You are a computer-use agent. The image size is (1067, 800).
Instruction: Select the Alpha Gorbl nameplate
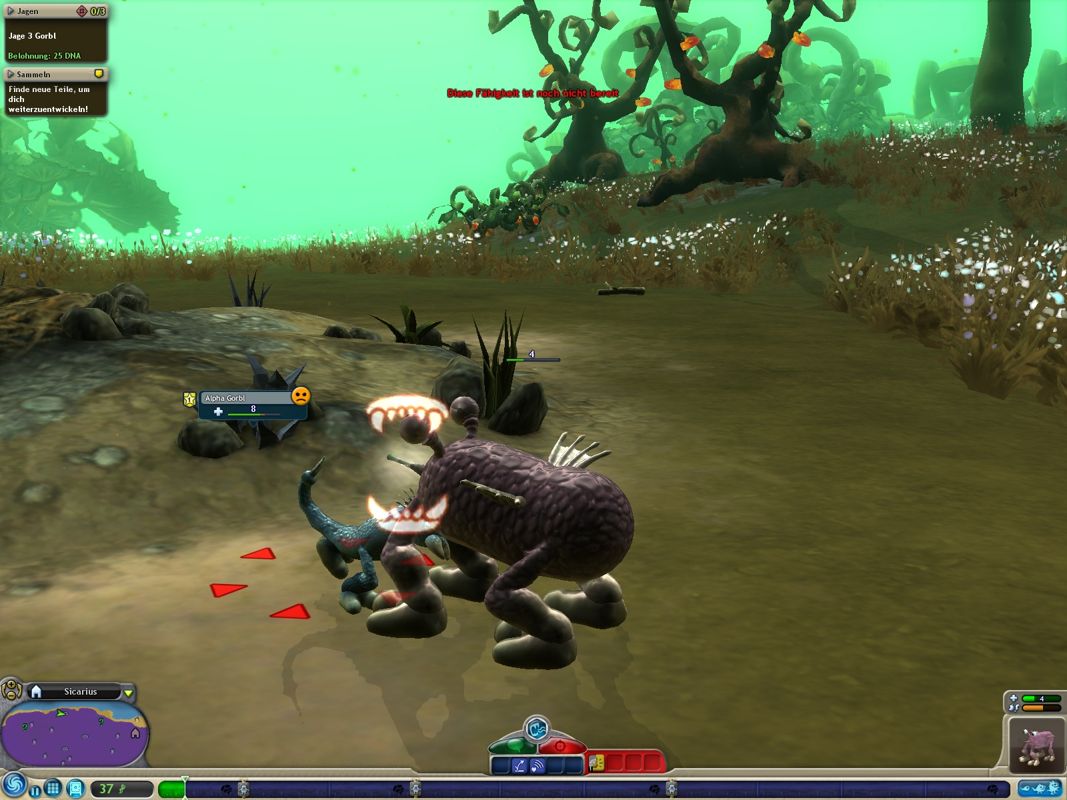click(245, 397)
